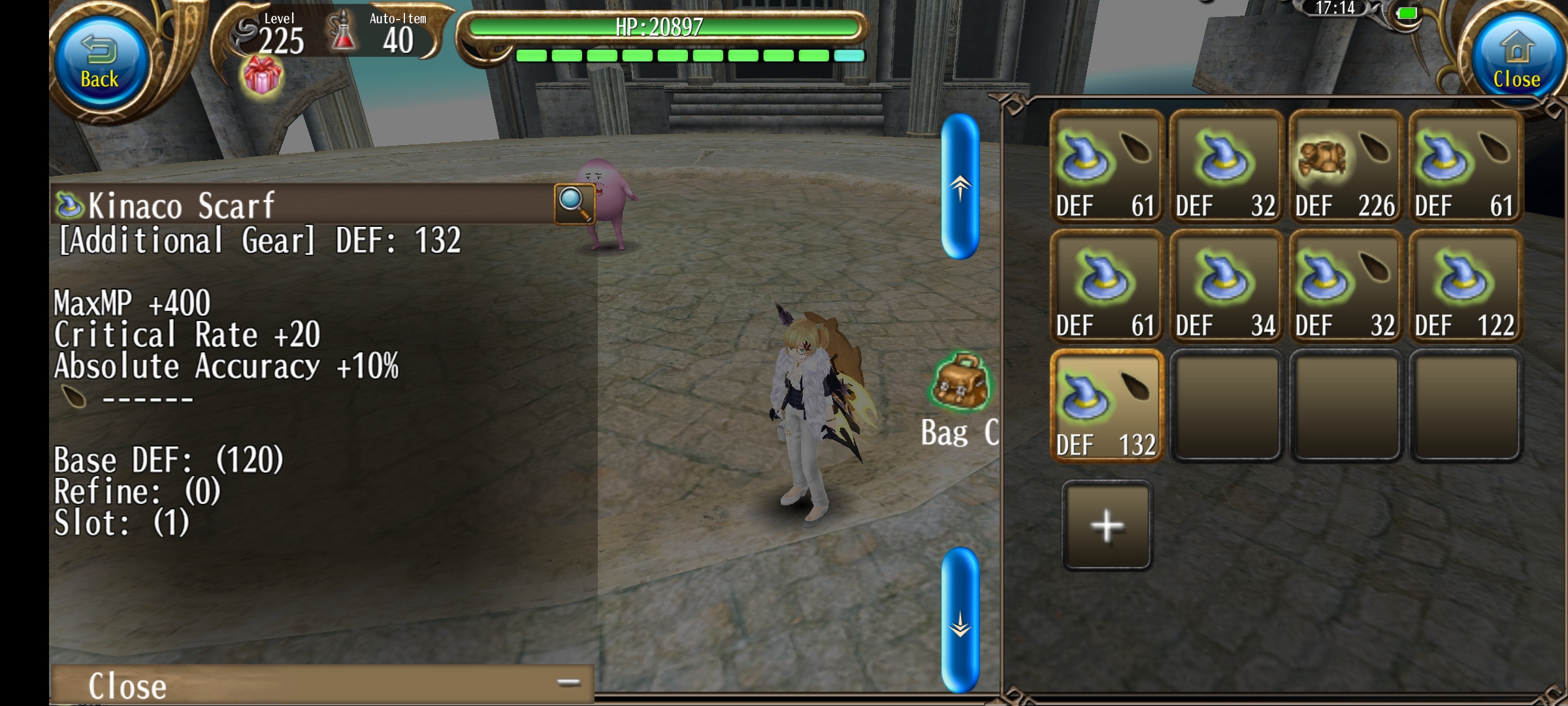Select the DEF 226 armor slot
1568x706 pixels.
pos(1345,168)
